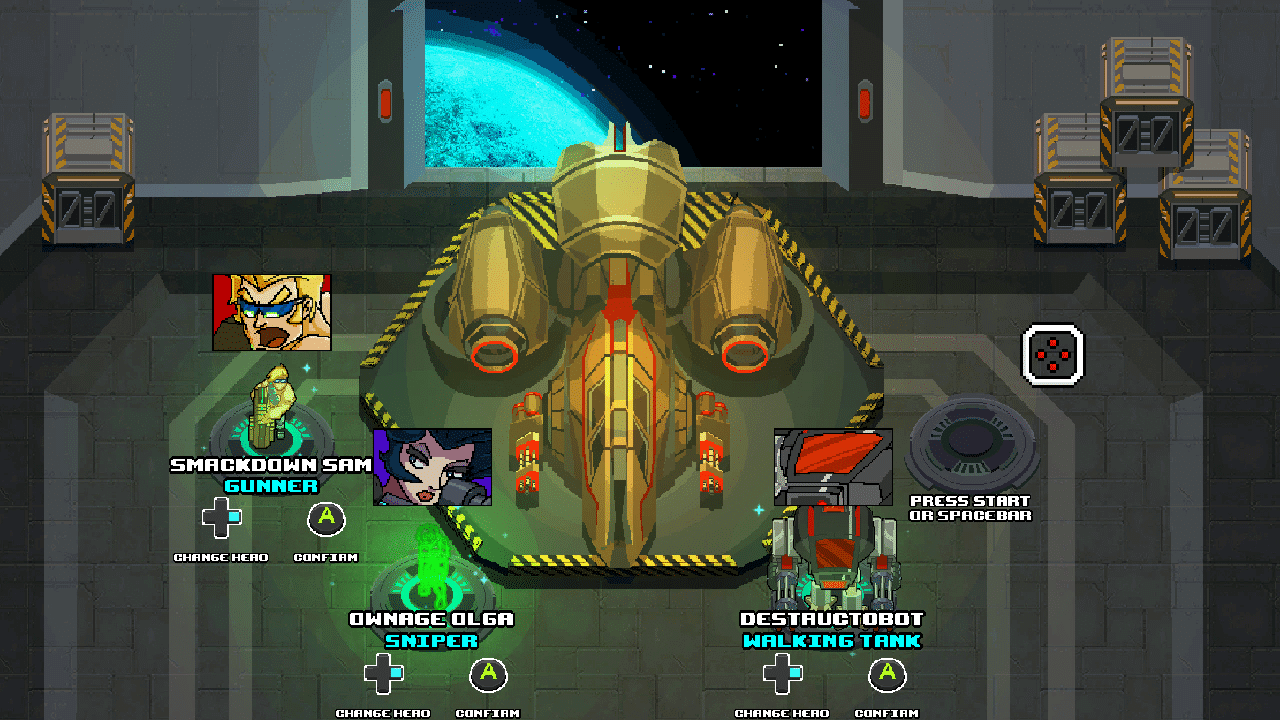Select Smackdown Sam's portrait
The image size is (1280, 720).
[271, 313]
